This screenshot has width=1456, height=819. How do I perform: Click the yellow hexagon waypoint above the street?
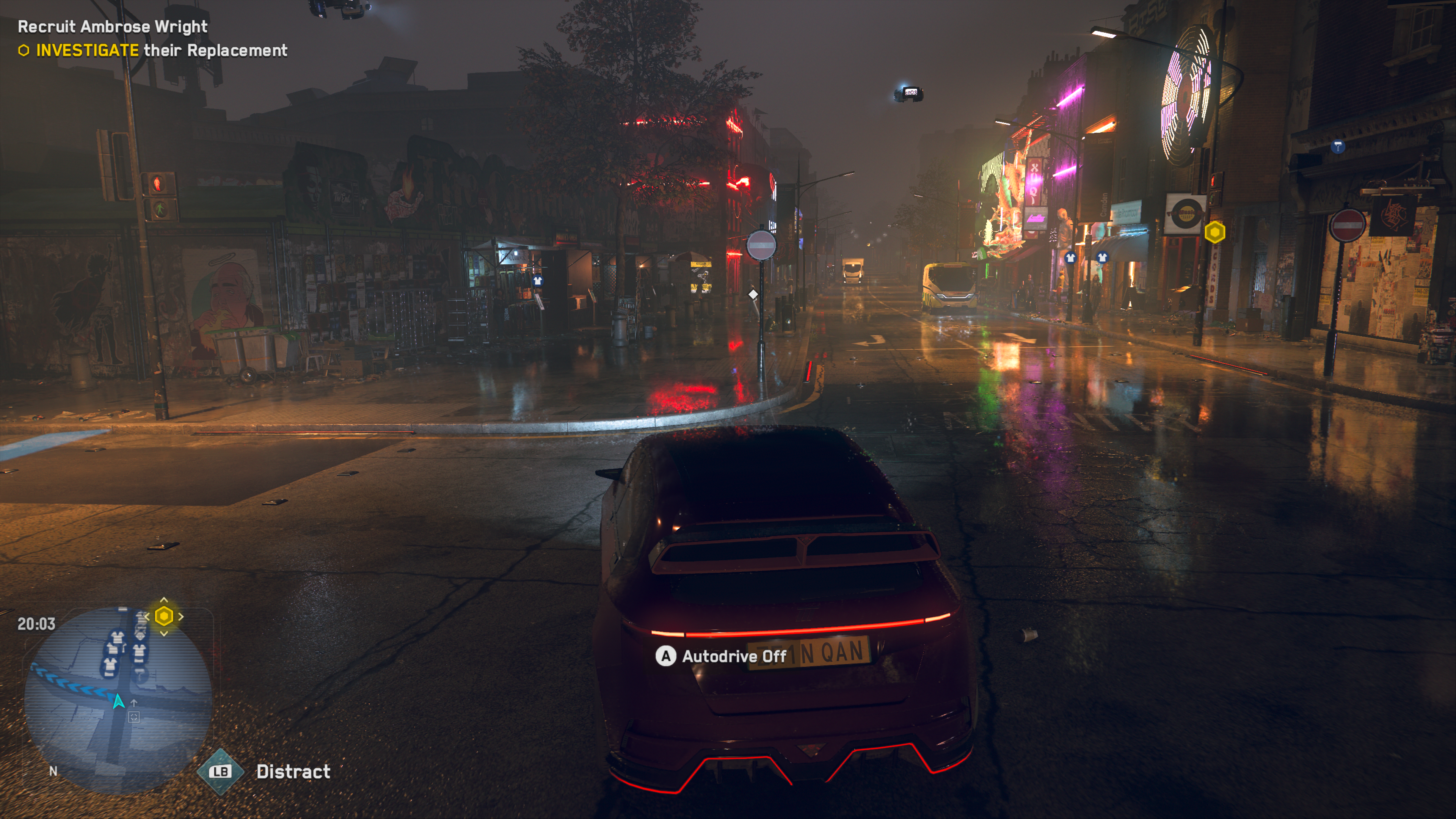click(x=1214, y=232)
